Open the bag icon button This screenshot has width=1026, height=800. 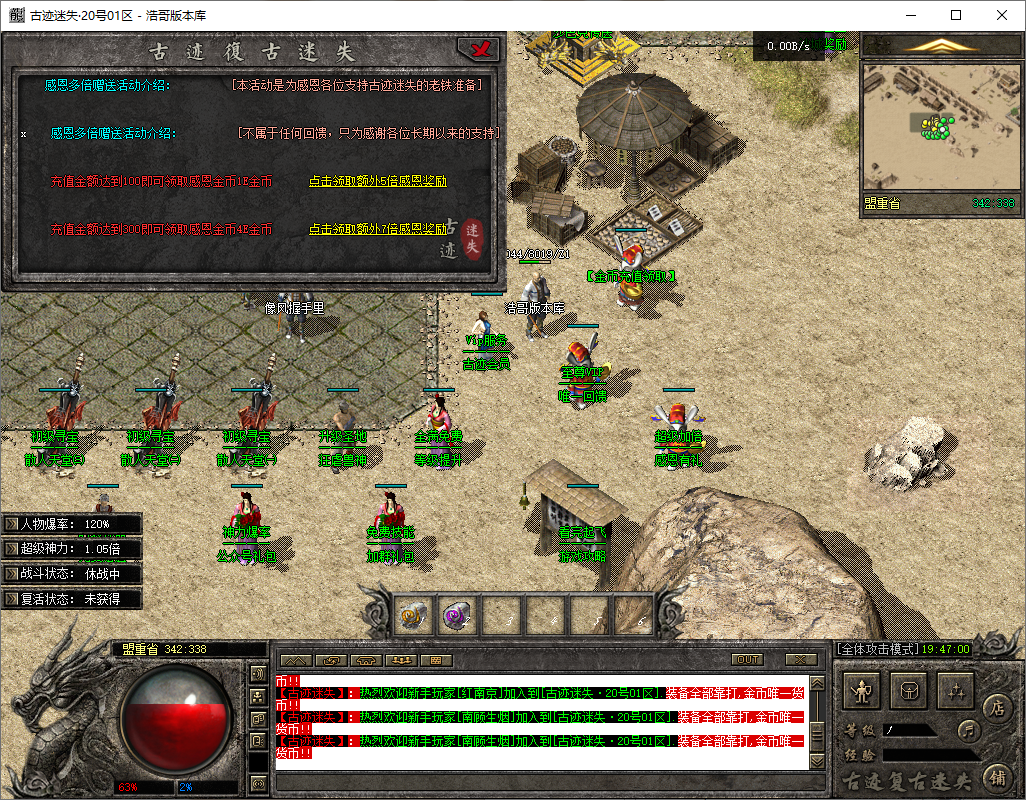910,689
